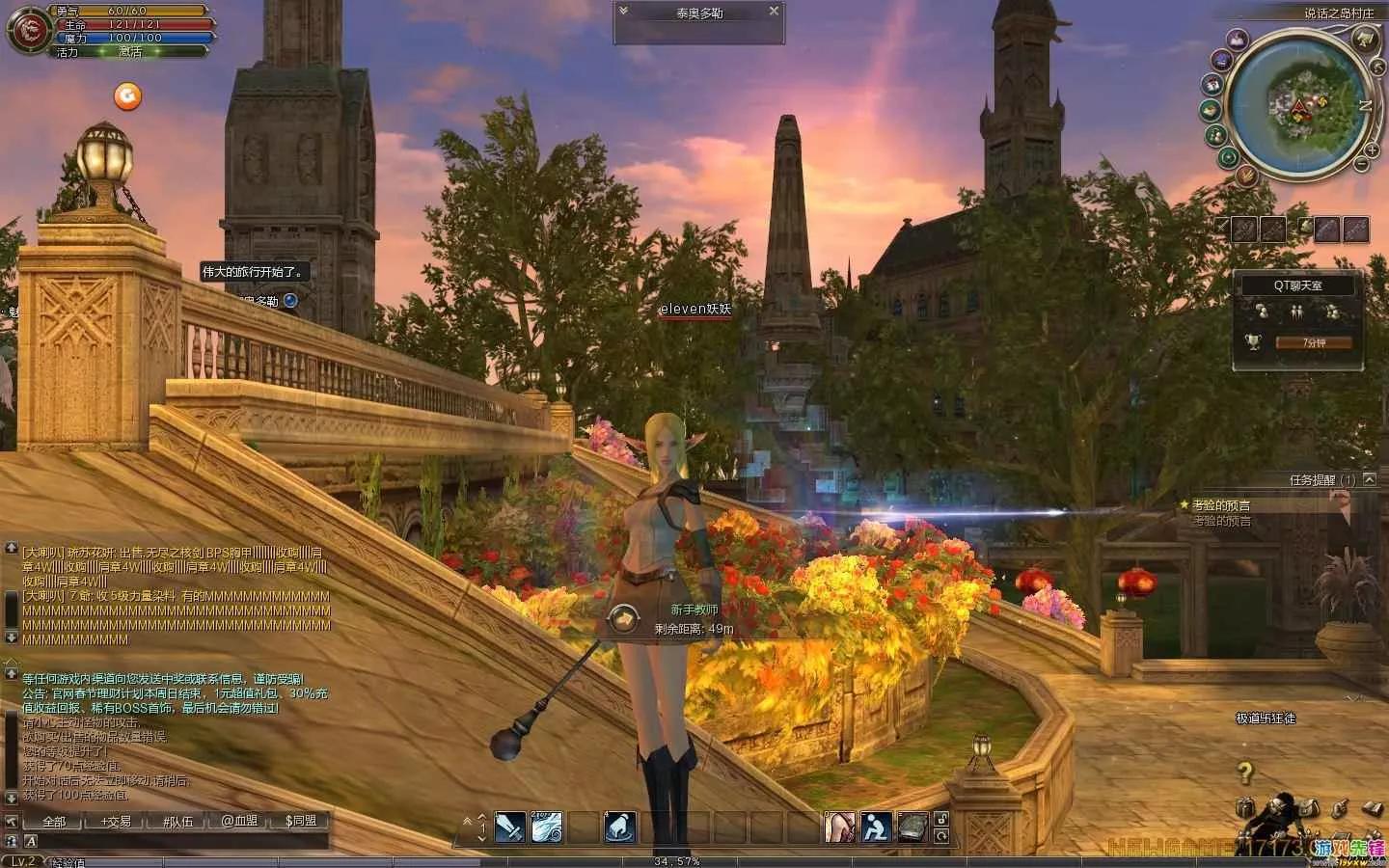Zoom in the minimap with the plus button

click(1373, 149)
